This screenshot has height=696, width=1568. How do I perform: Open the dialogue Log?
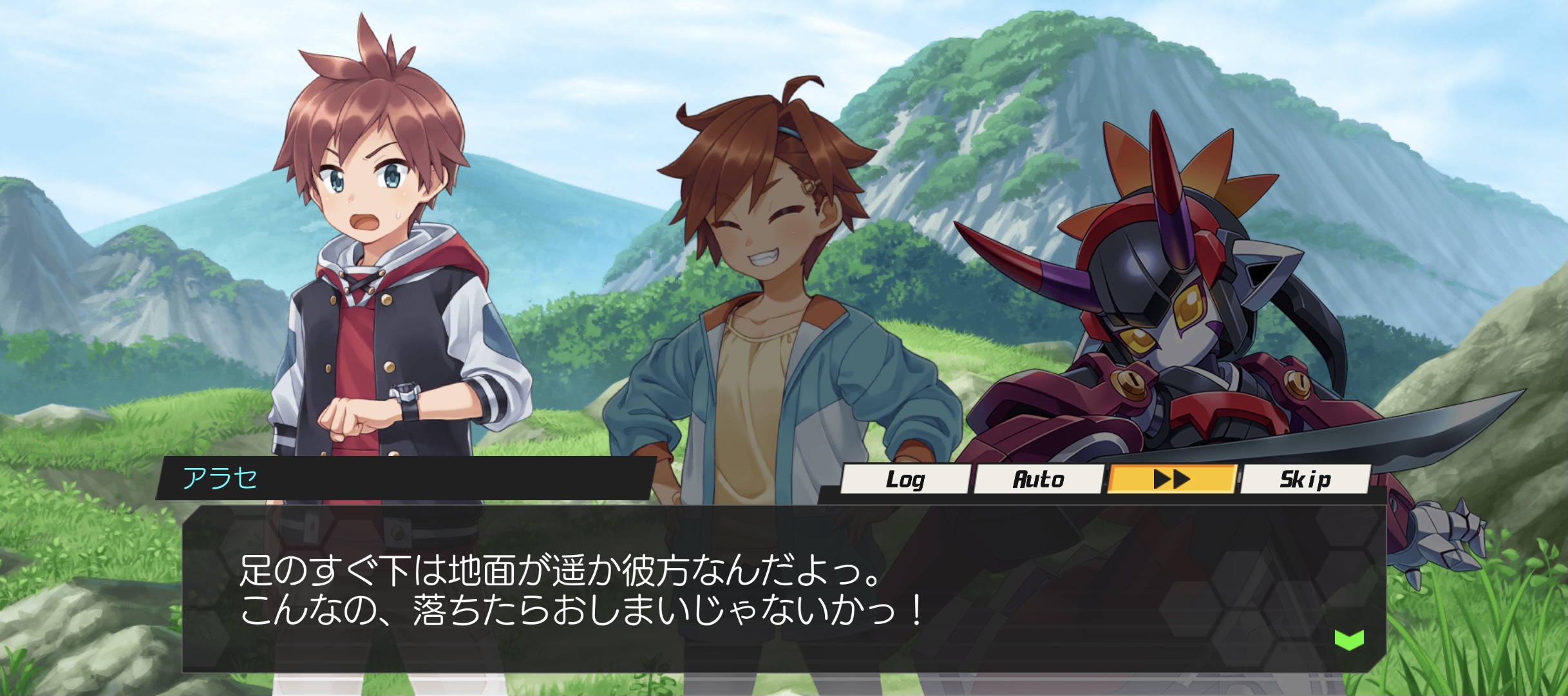pyautogui.click(x=905, y=479)
